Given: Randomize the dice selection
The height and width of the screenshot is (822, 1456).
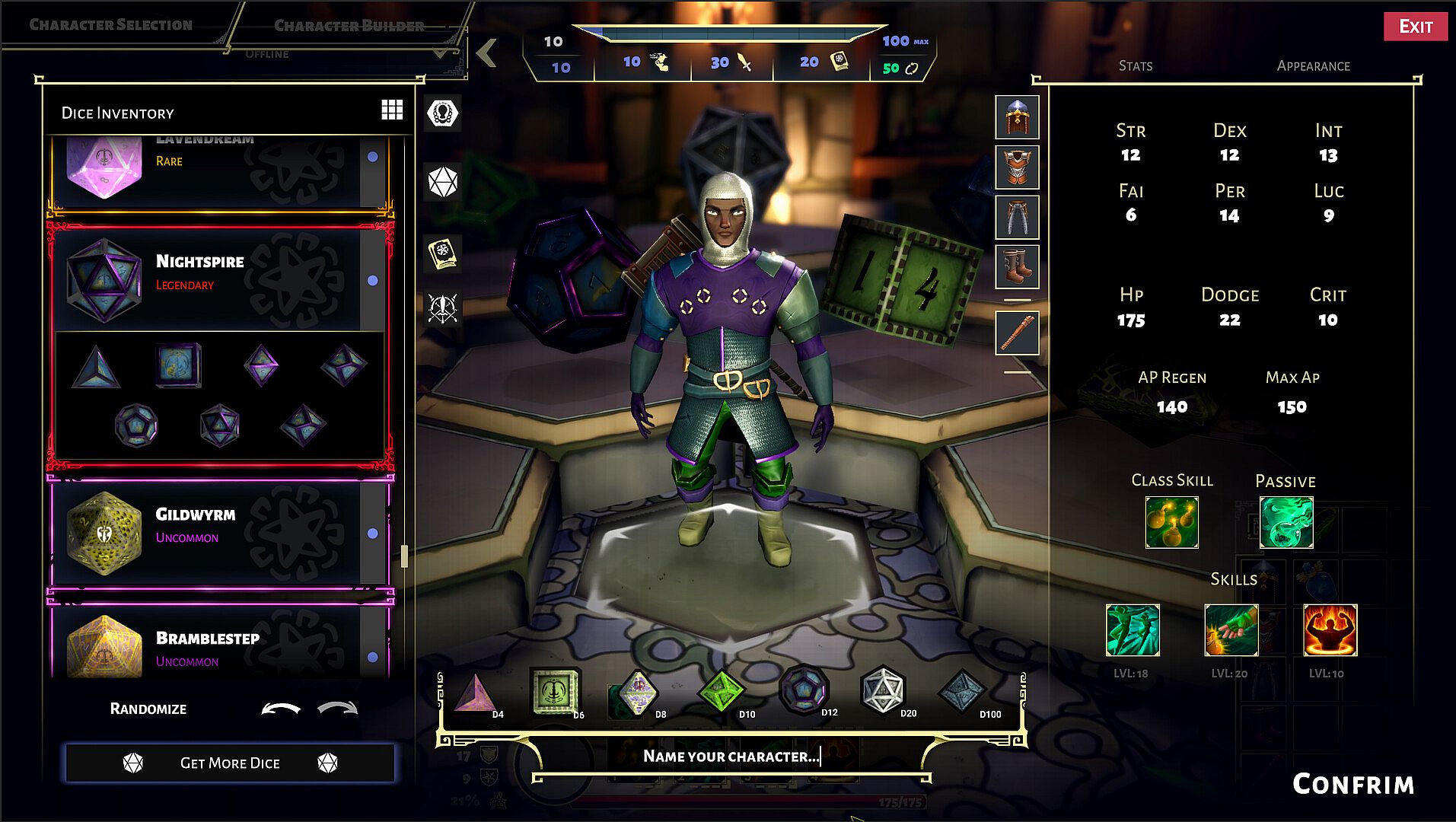Looking at the screenshot, I should pos(148,709).
